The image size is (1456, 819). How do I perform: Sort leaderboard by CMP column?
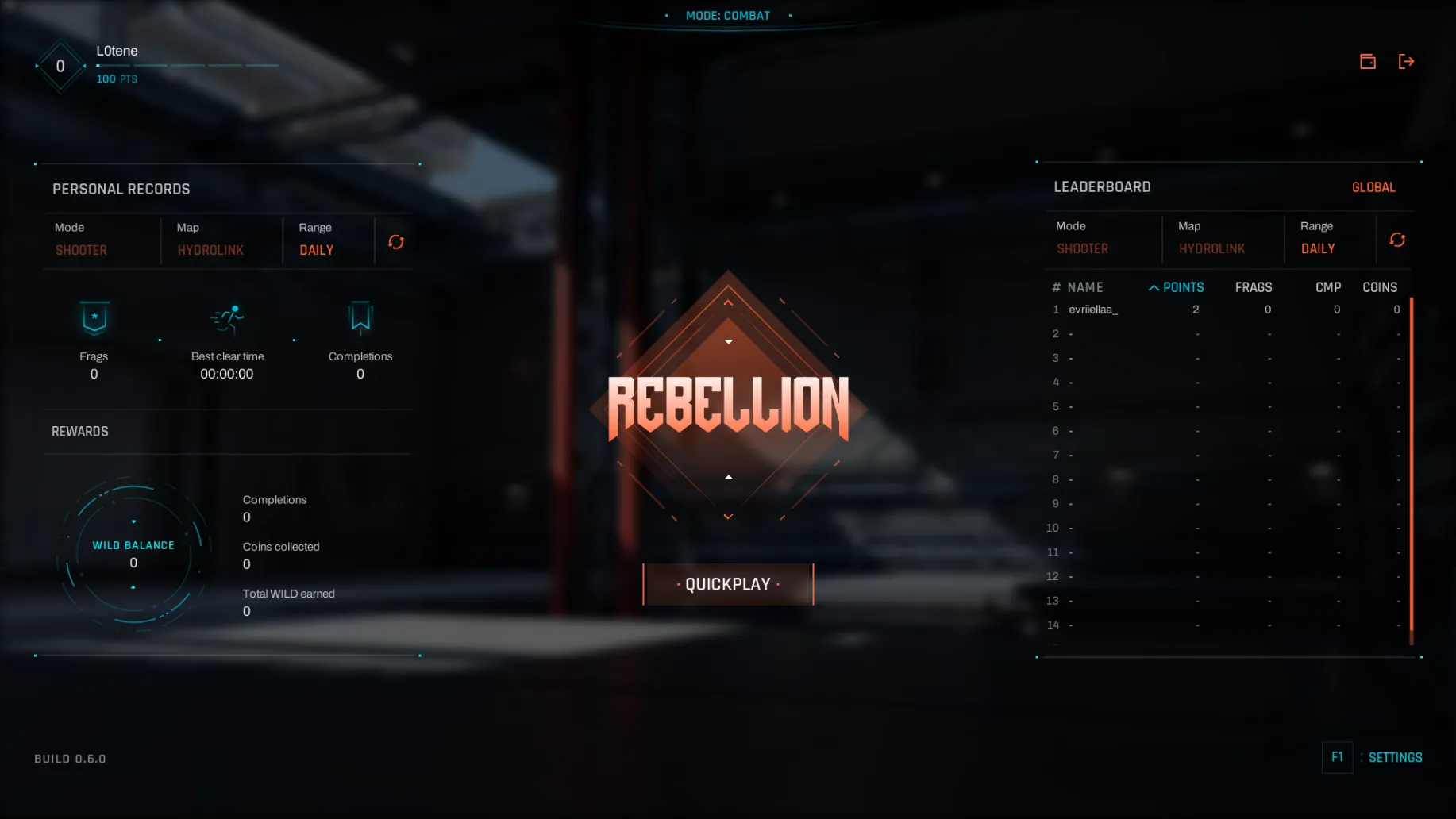pos(1327,287)
